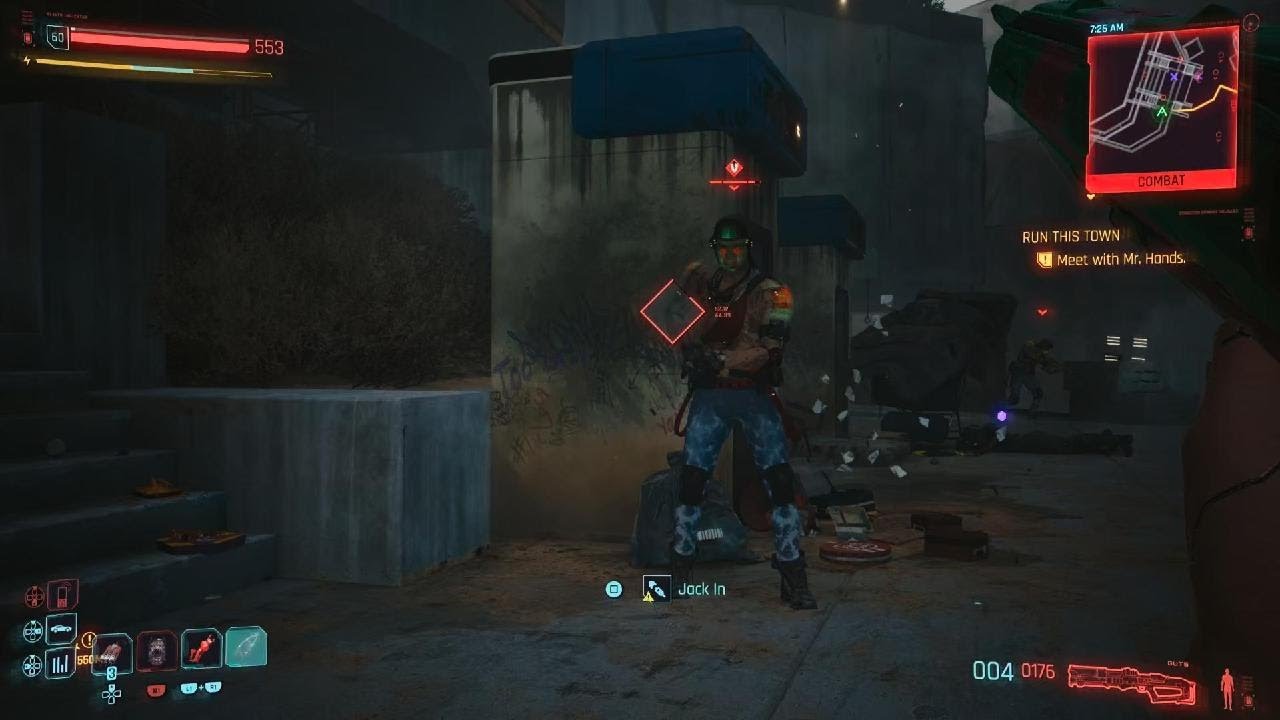1280x720 pixels.
Task: Toggle the empty cyan quickslot
Action: point(246,646)
